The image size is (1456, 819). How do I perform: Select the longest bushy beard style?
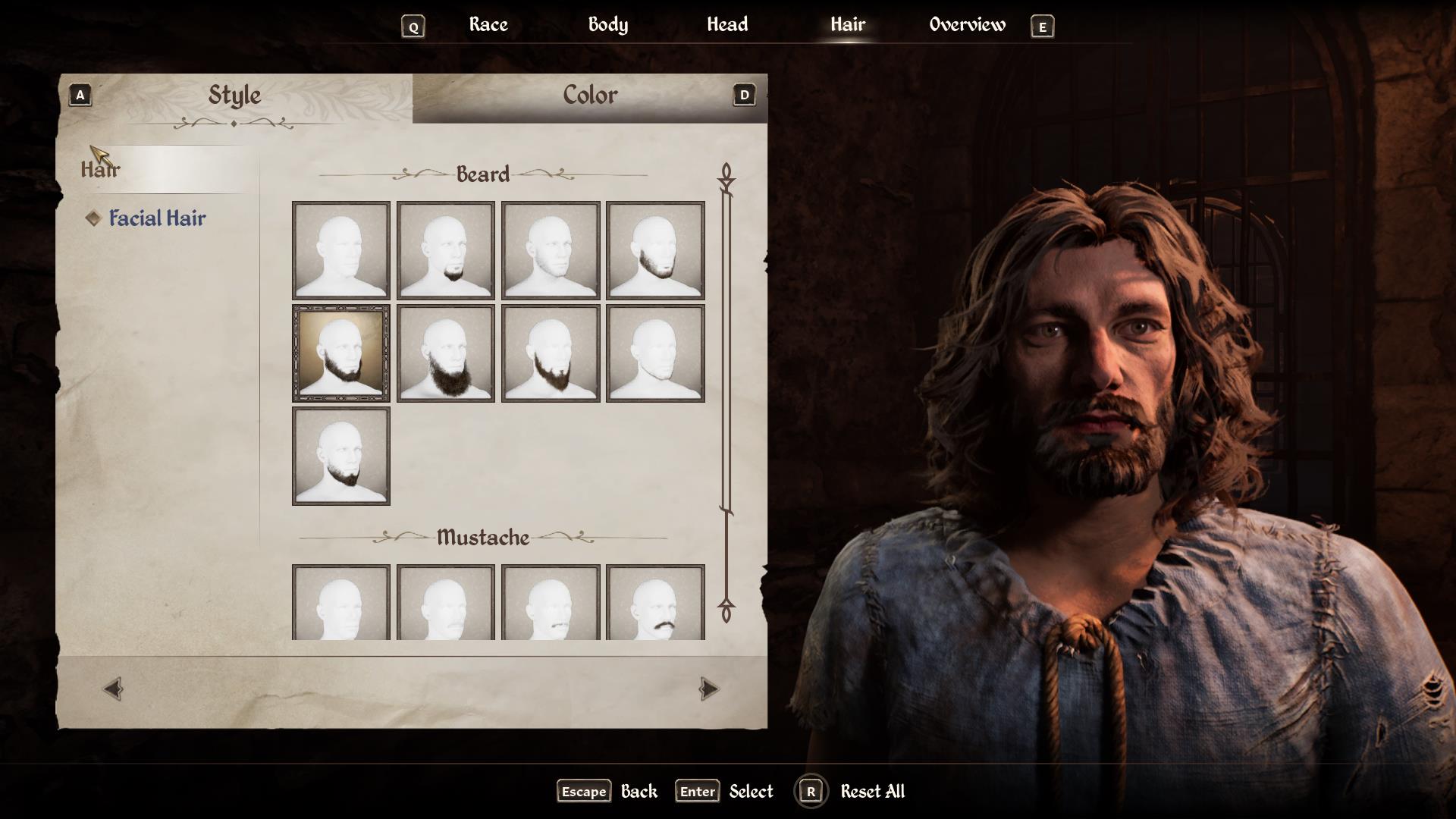click(x=446, y=353)
